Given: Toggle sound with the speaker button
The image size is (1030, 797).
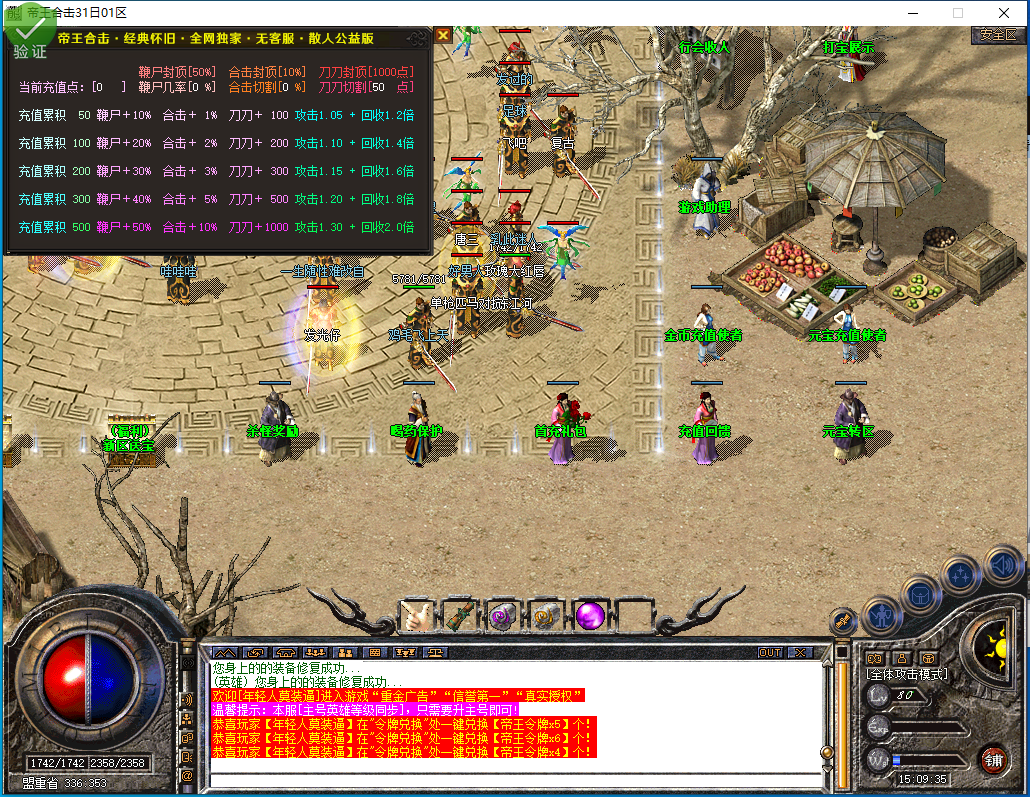Looking at the screenshot, I should click(1000, 565).
